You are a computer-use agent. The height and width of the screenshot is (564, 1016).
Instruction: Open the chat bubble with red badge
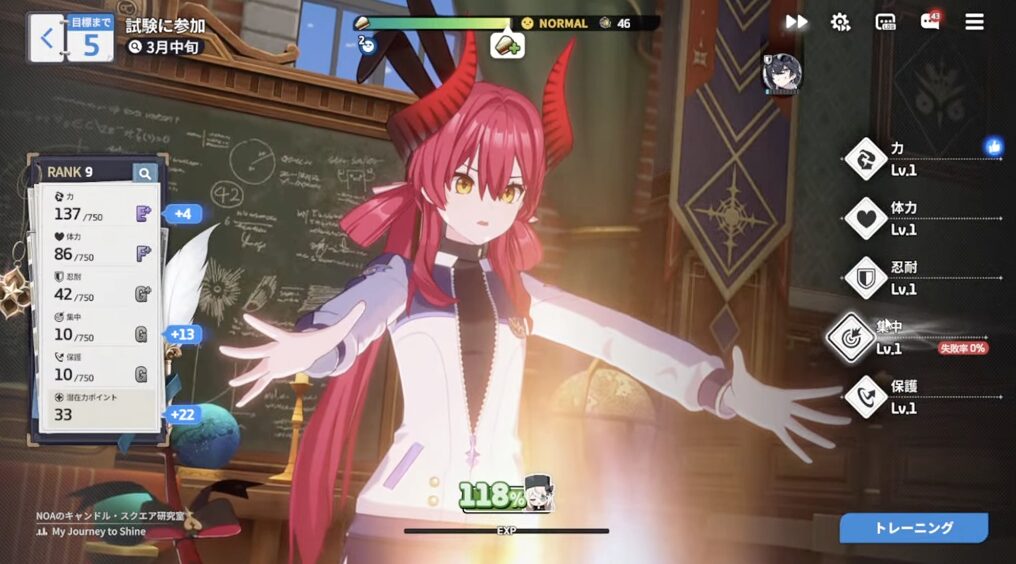[930, 22]
